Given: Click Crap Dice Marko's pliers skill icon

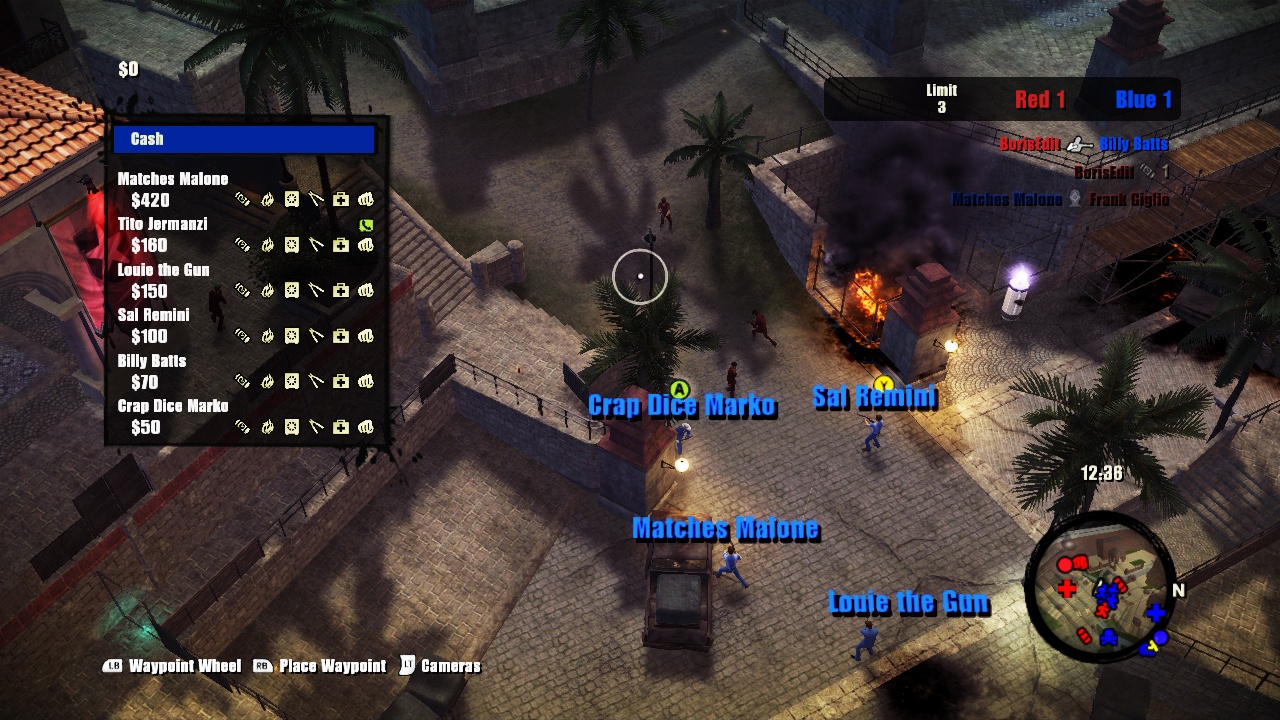Looking at the screenshot, I should coord(316,427).
